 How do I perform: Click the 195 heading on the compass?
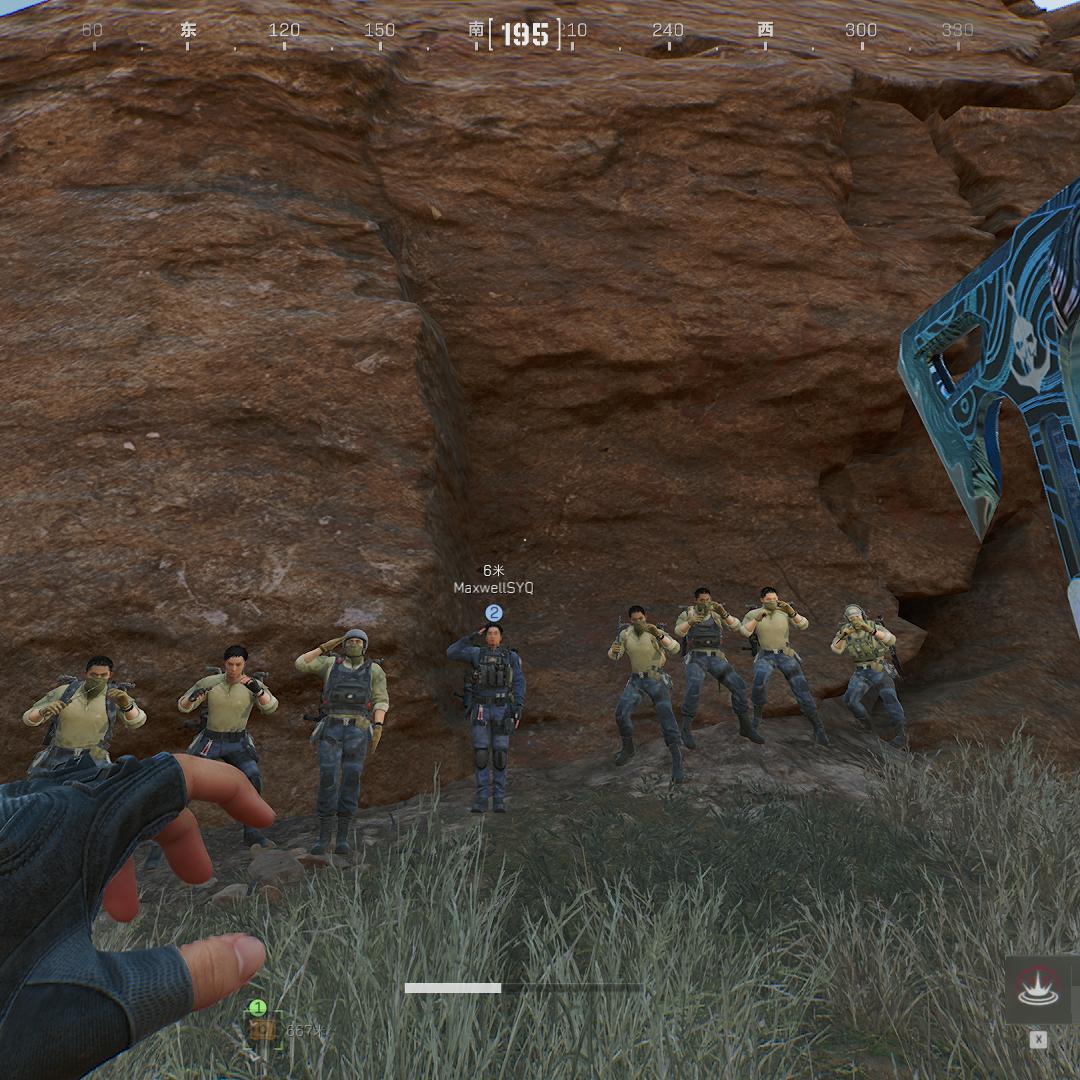(525, 35)
